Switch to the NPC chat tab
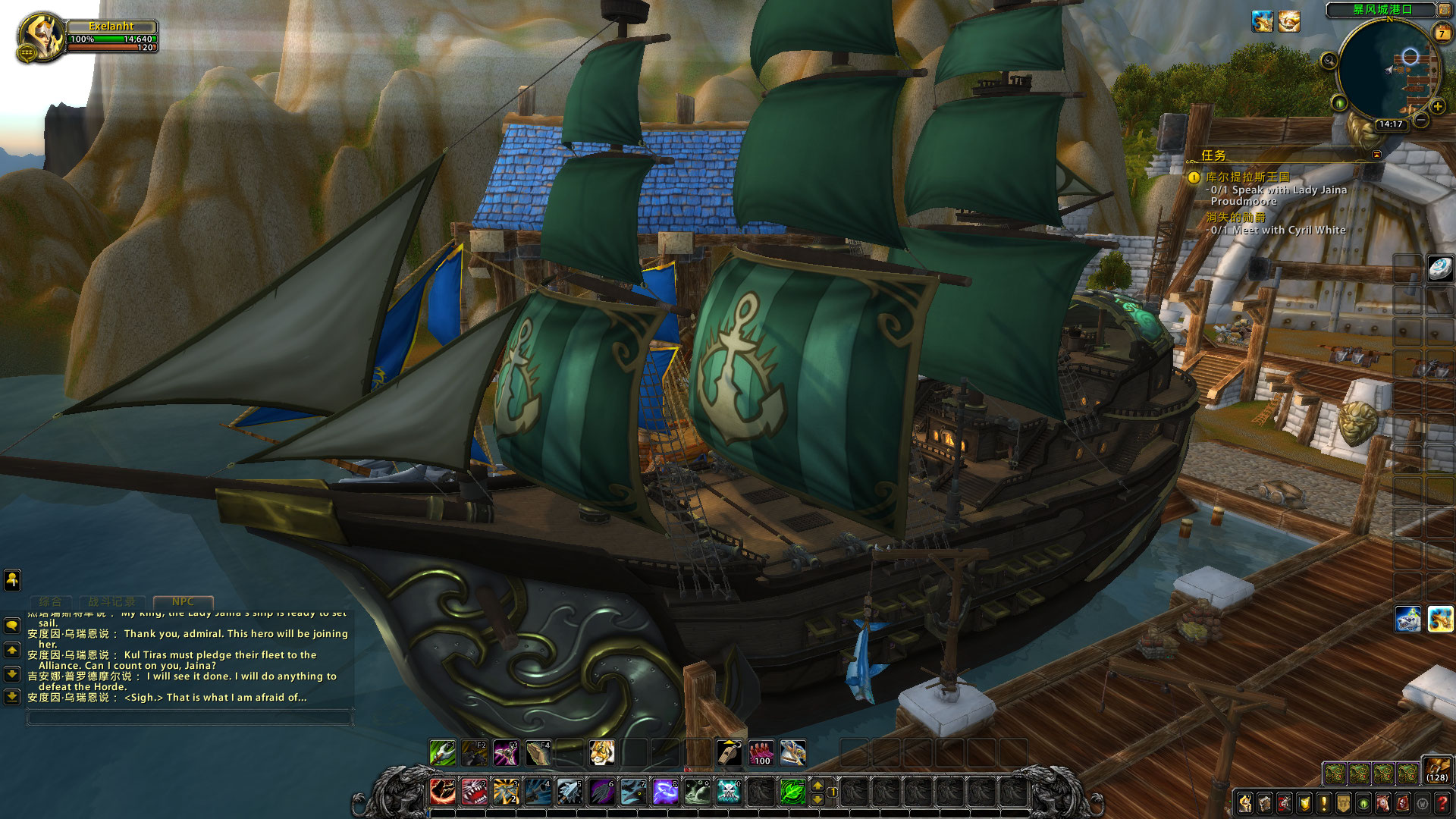1456x819 pixels. (183, 601)
